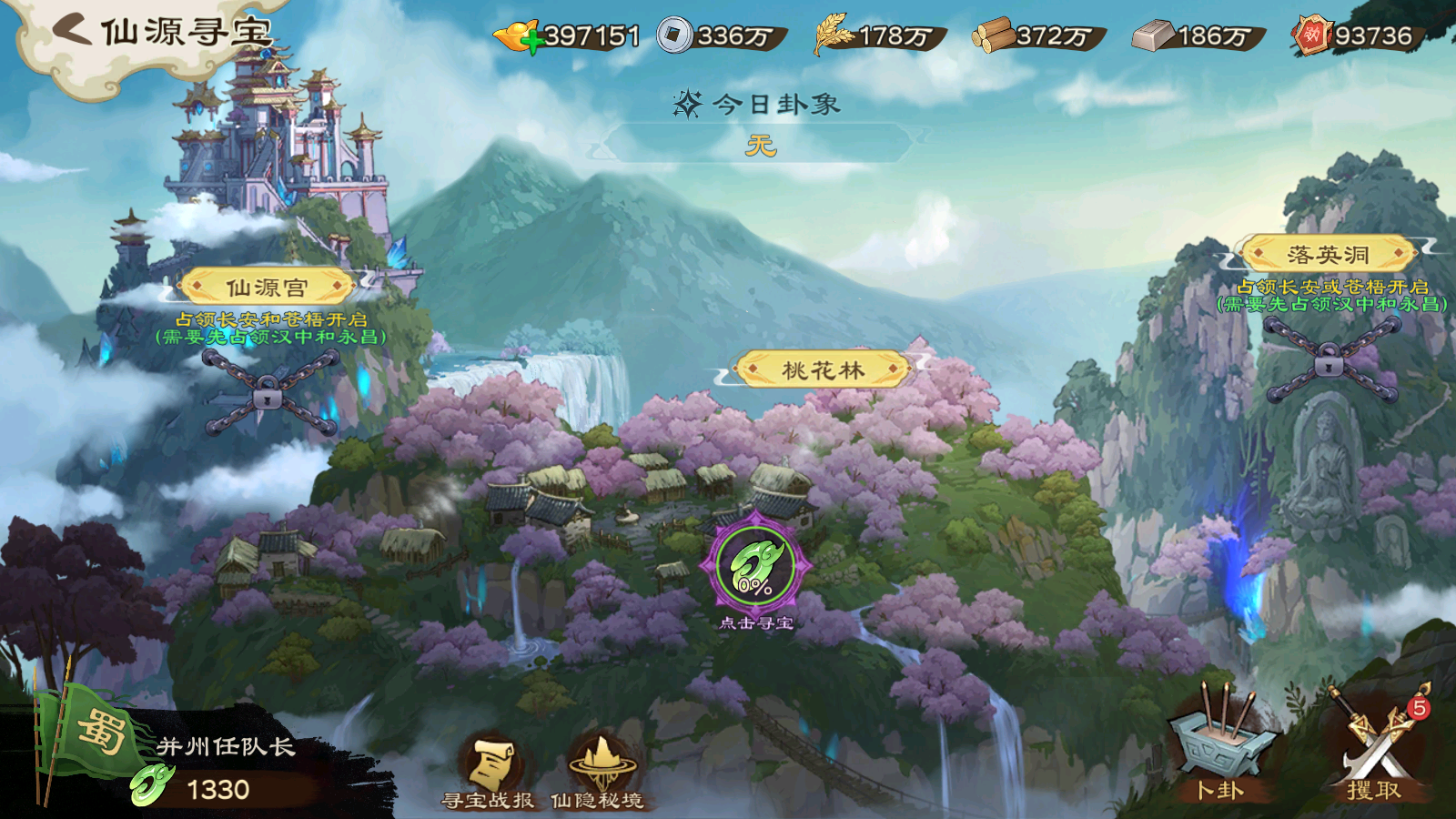This screenshot has height=819, width=1456.
Task: Go back from 仙源寻宝 screen
Action: pos(73,30)
